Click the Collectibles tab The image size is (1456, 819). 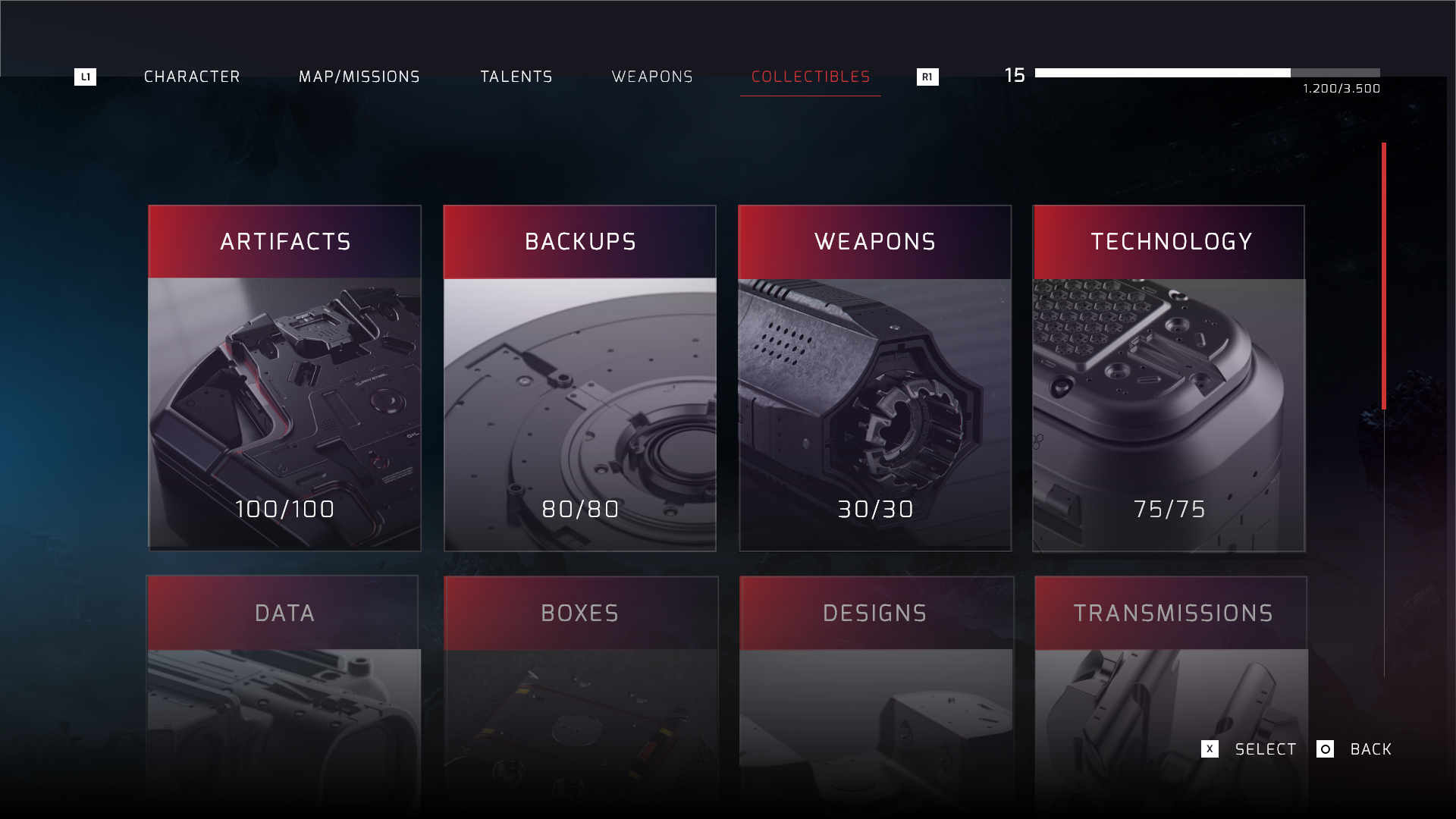[811, 77]
